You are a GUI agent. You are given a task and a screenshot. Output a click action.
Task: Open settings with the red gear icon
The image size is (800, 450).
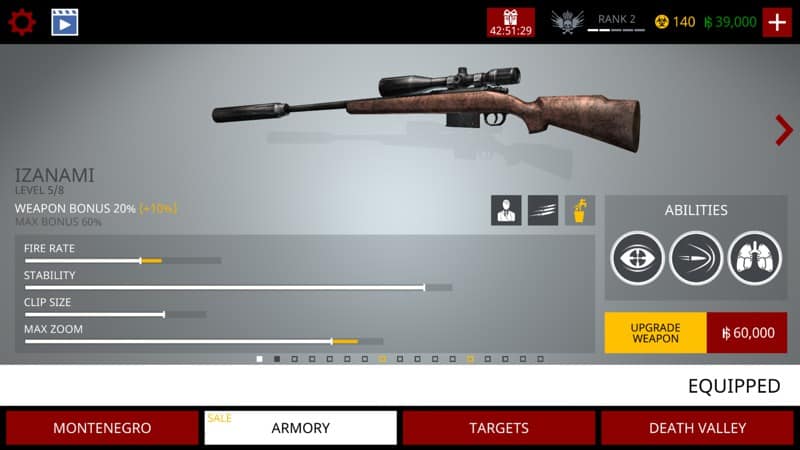pos(22,22)
